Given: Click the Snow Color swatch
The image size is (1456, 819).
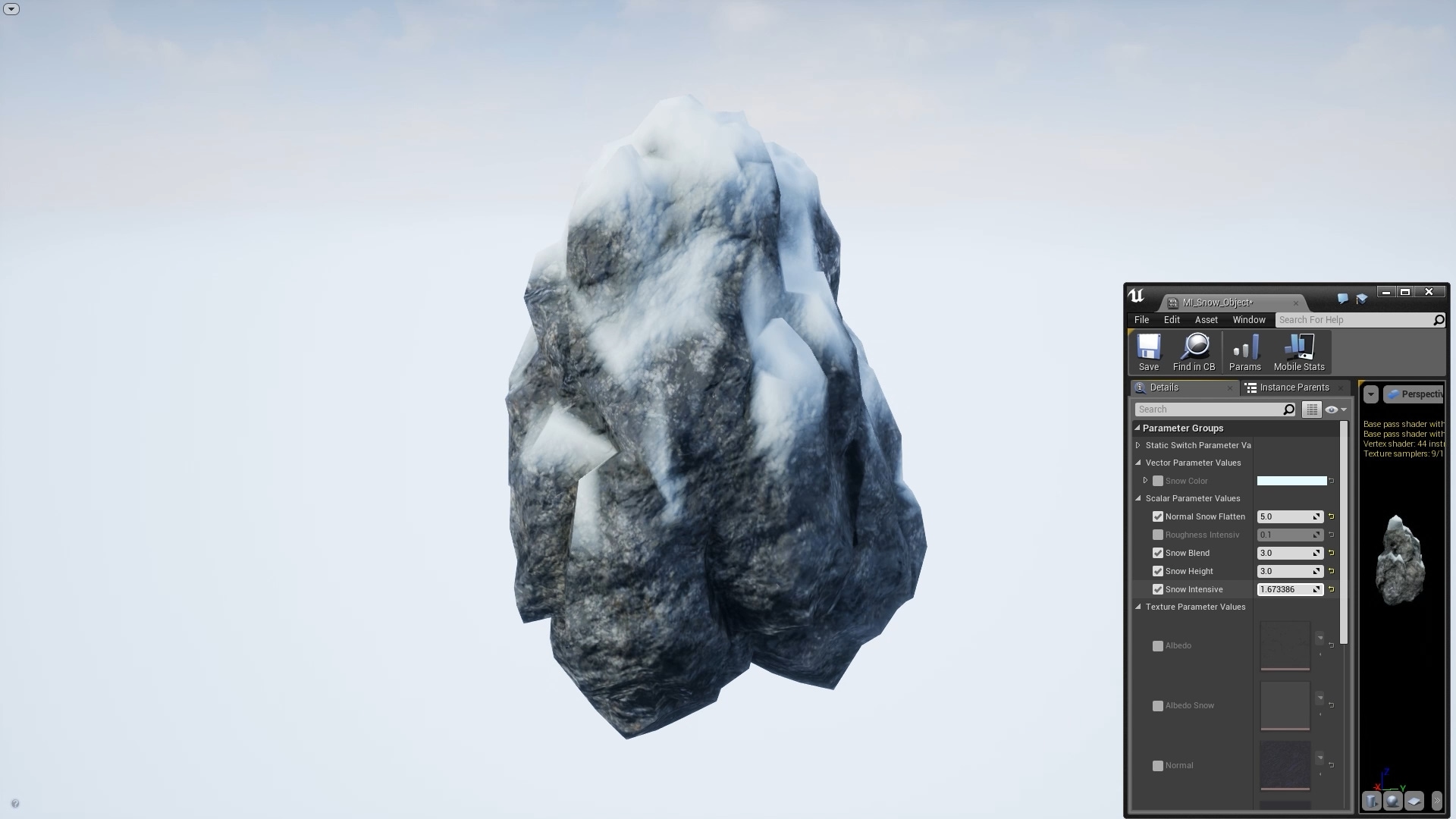Looking at the screenshot, I should point(1291,480).
